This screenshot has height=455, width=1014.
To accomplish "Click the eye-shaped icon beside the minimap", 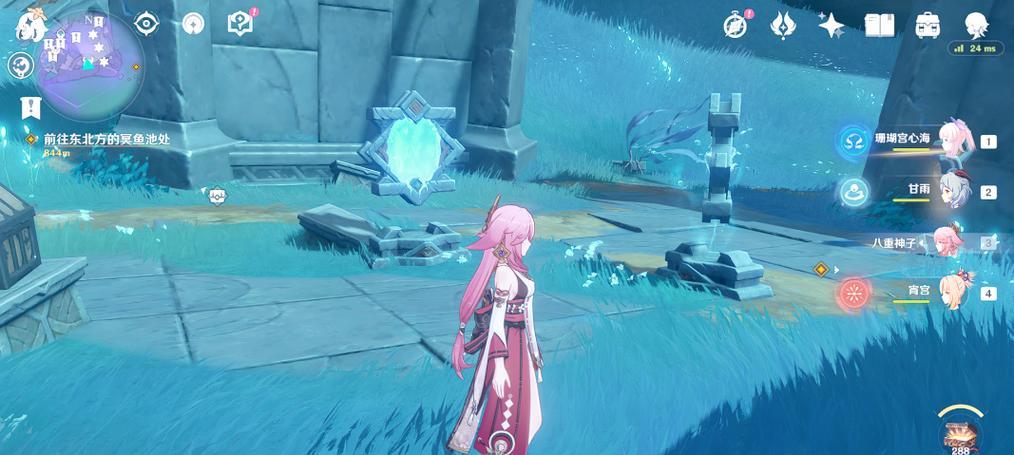I will [x=147, y=23].
